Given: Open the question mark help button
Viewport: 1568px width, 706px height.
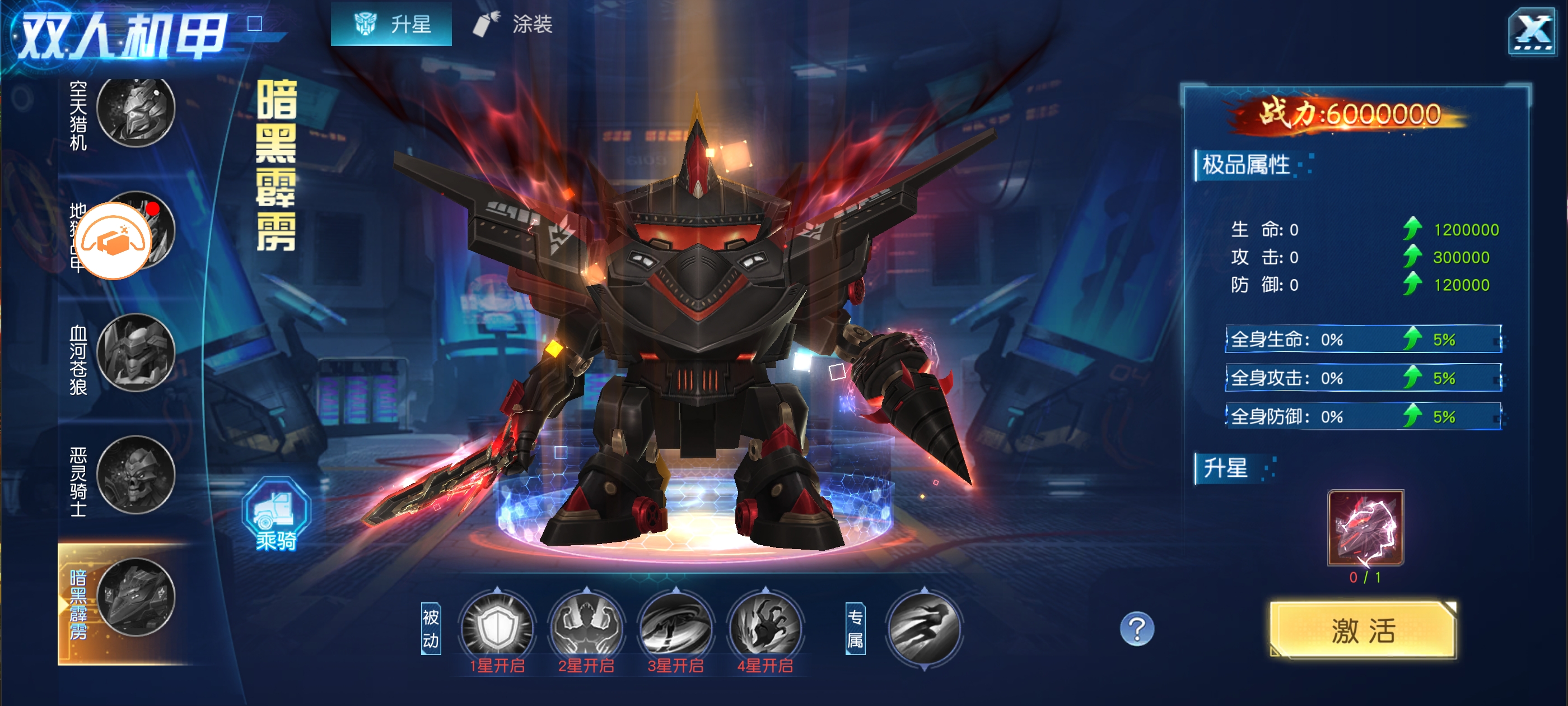Looking at the screenshot, I should 1136,629.
